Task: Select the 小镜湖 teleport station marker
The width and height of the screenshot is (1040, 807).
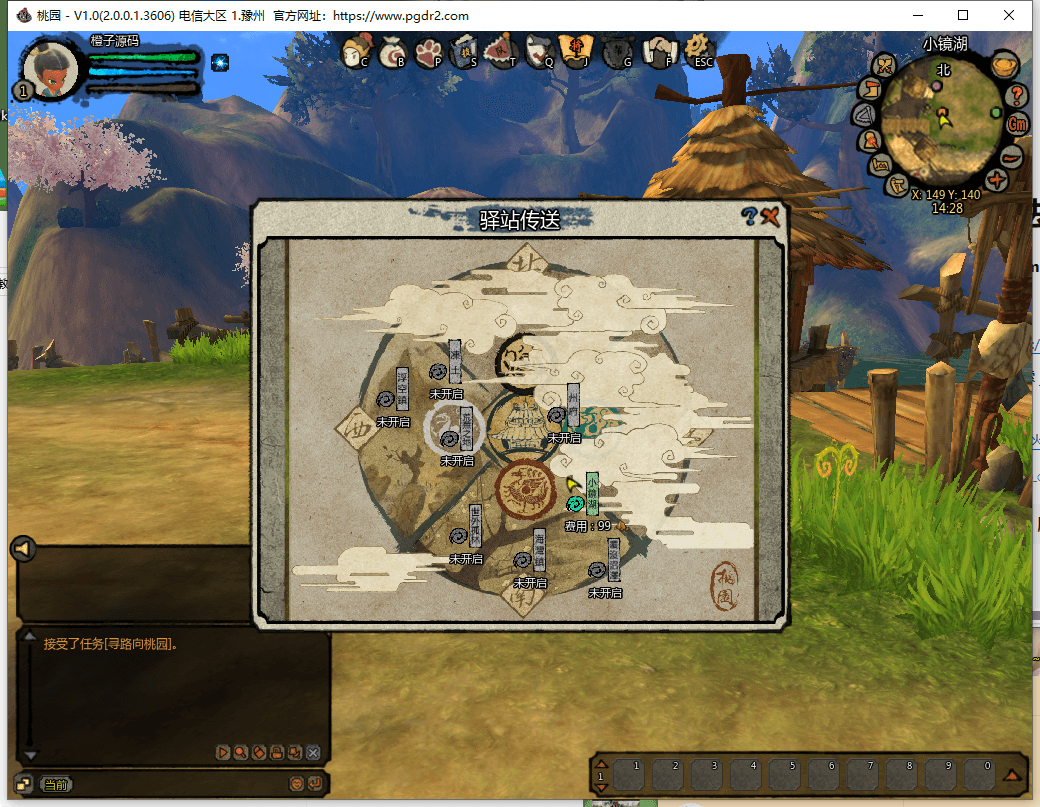Action: 574,502
